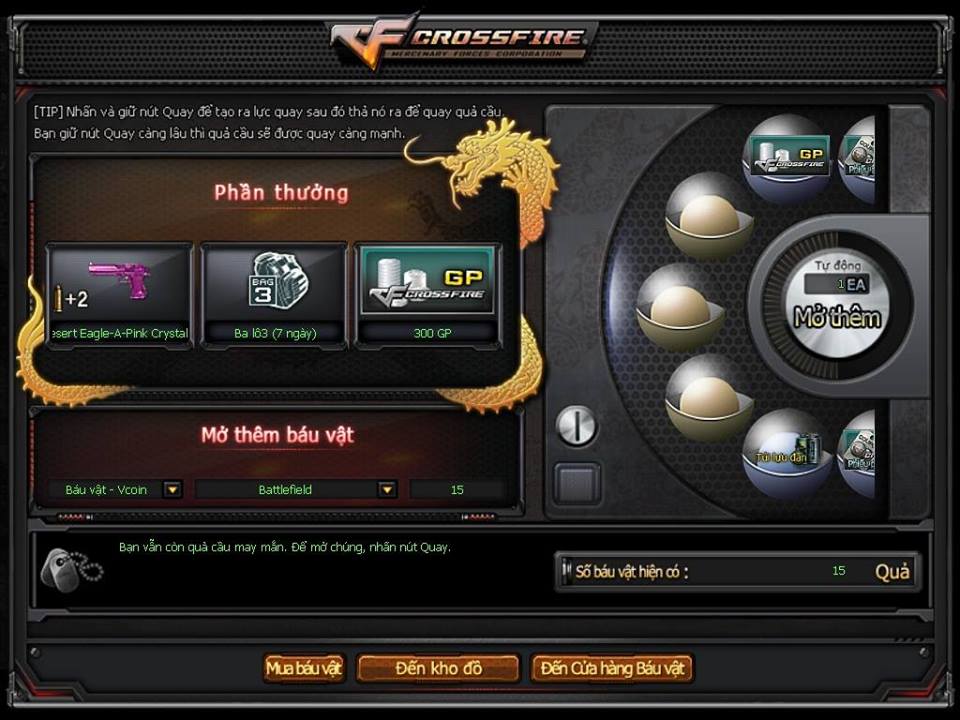960x720 pixels.
Task: Select the Crossfire GP capsule ball
Action: coord(790,158)
